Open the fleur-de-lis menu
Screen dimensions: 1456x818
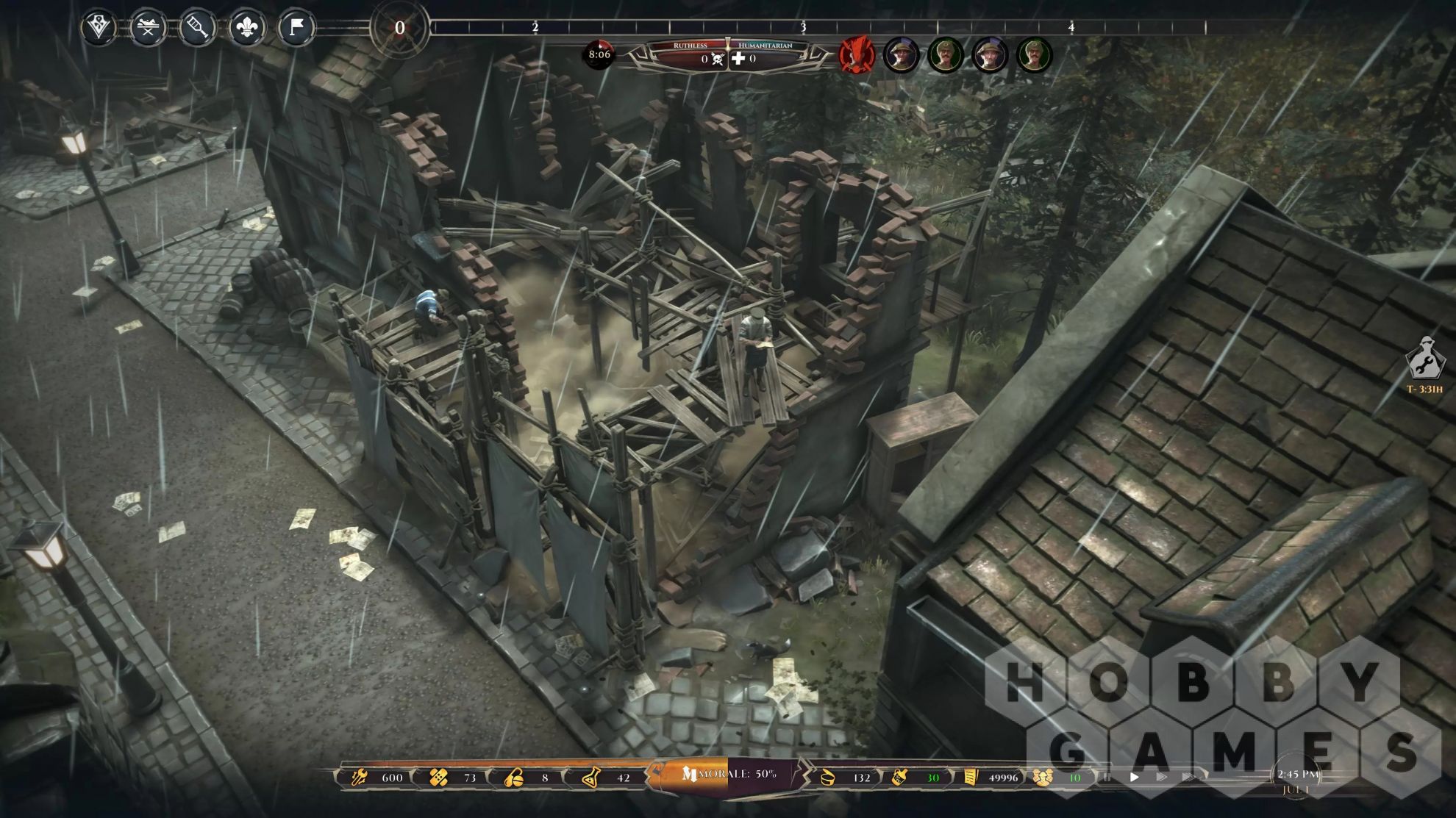coord(246,29)
